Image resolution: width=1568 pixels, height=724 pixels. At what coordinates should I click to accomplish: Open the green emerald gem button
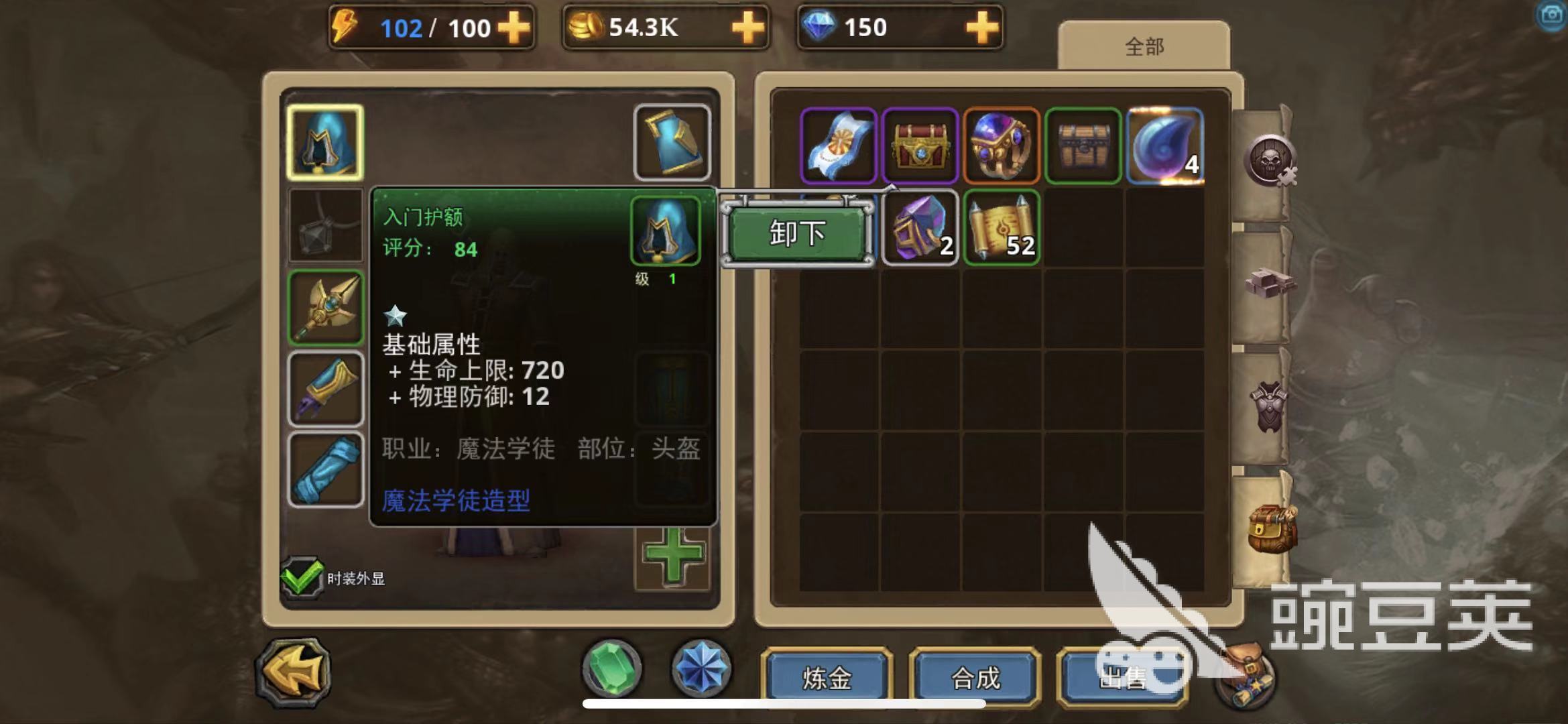click(611, 668)
